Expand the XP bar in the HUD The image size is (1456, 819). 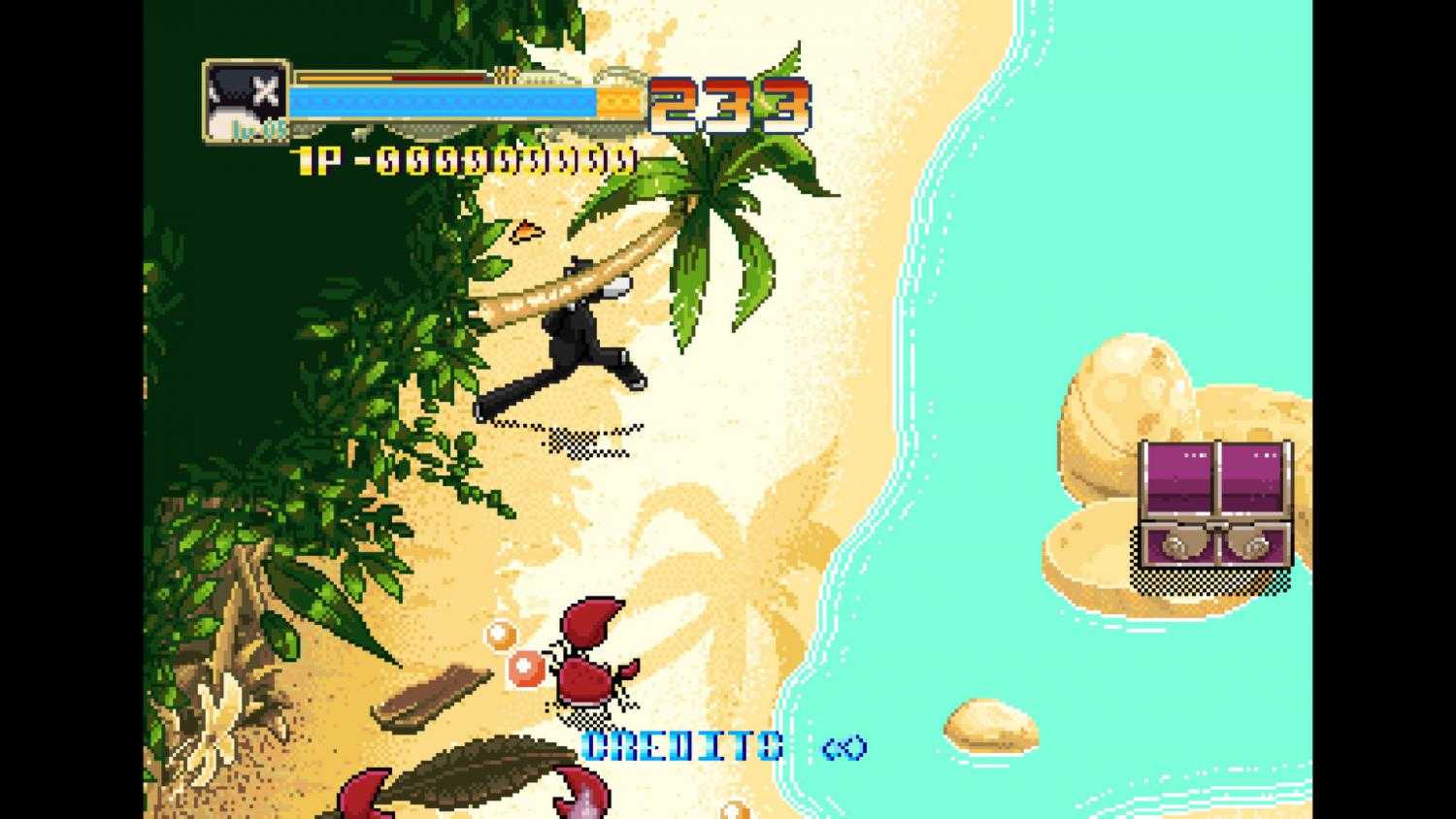point(408,76)
